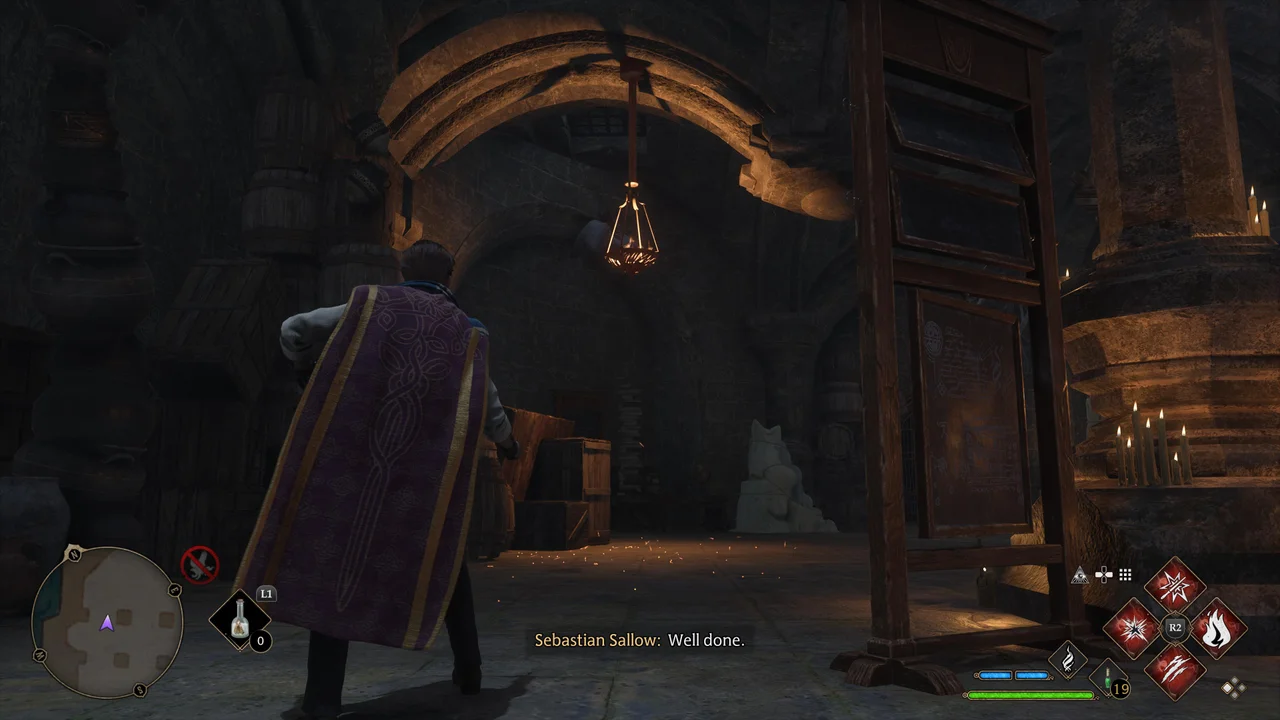Screen dimensions: 1280x720
Task: Toggle the broom-disabled indicator beside the minimap
Action: pyautogui.click(x=200, y=564)
